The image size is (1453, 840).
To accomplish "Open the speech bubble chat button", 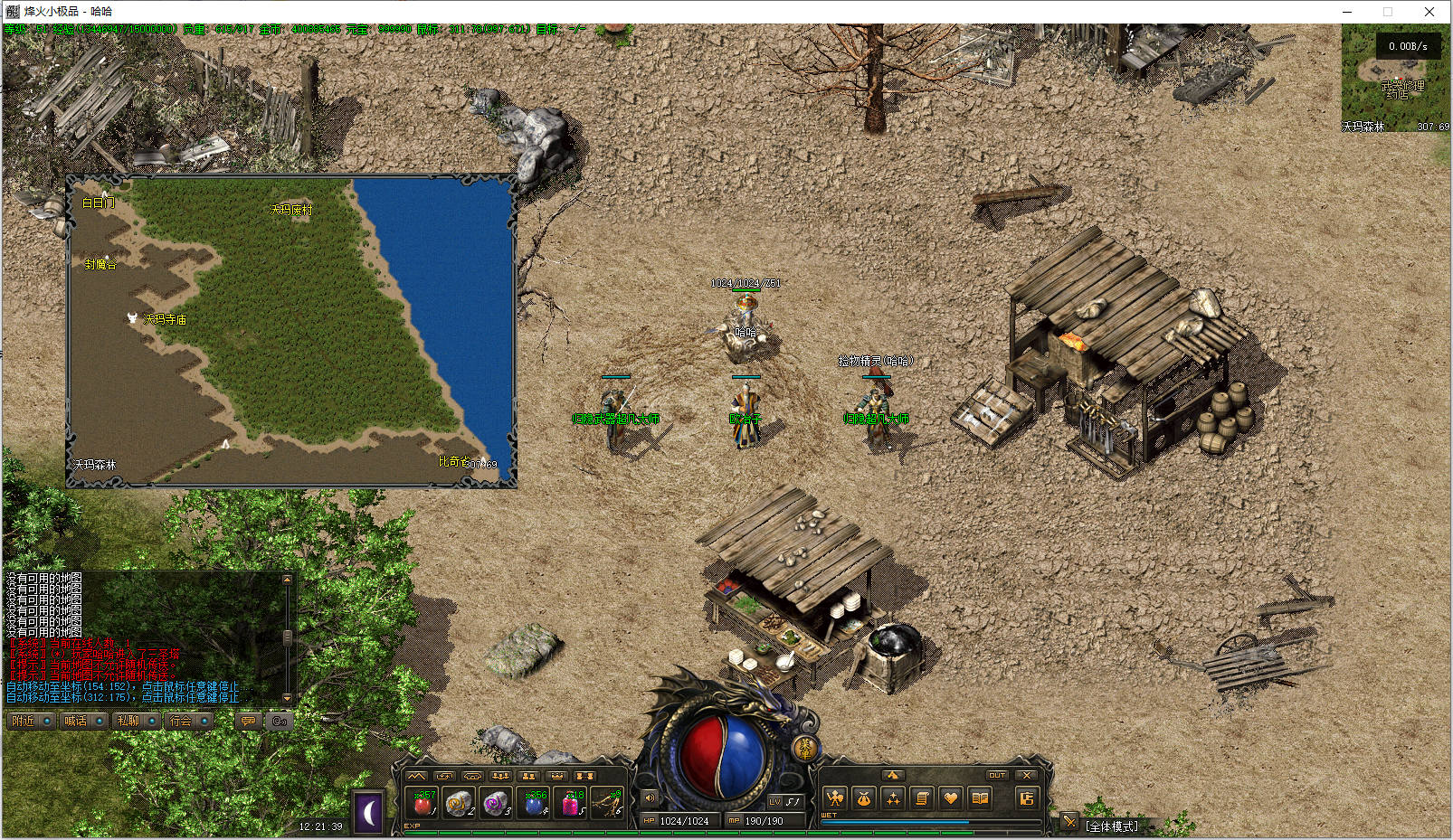I will coord(248,721).
